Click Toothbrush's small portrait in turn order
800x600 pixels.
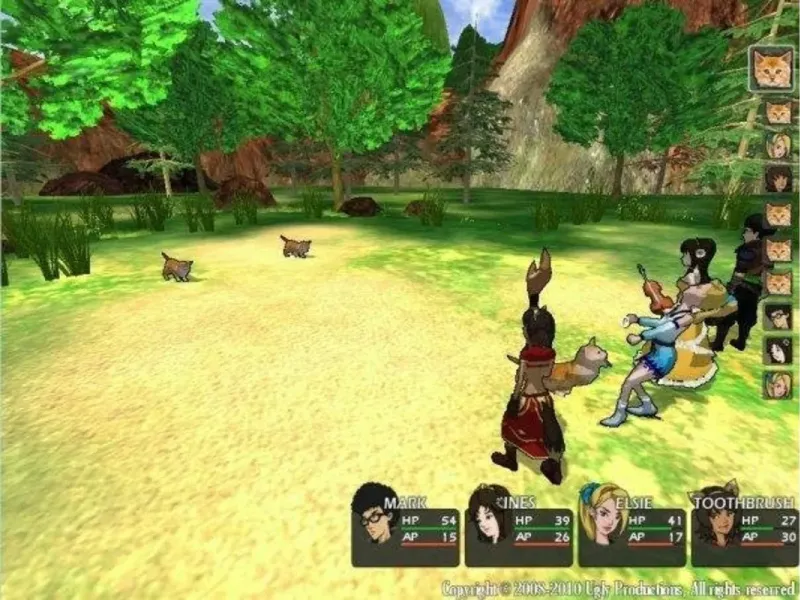point(778,179)
